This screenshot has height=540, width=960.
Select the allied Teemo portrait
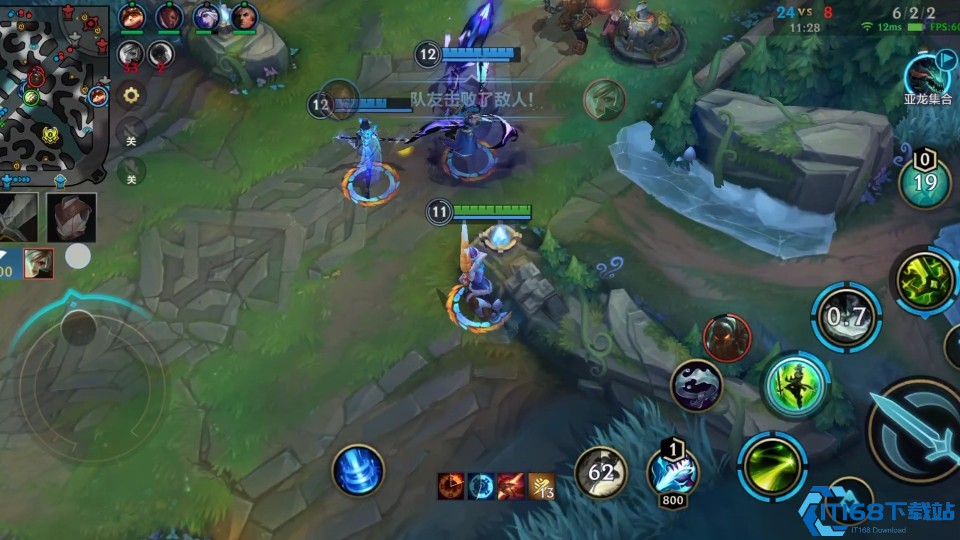tap(132, 16)
